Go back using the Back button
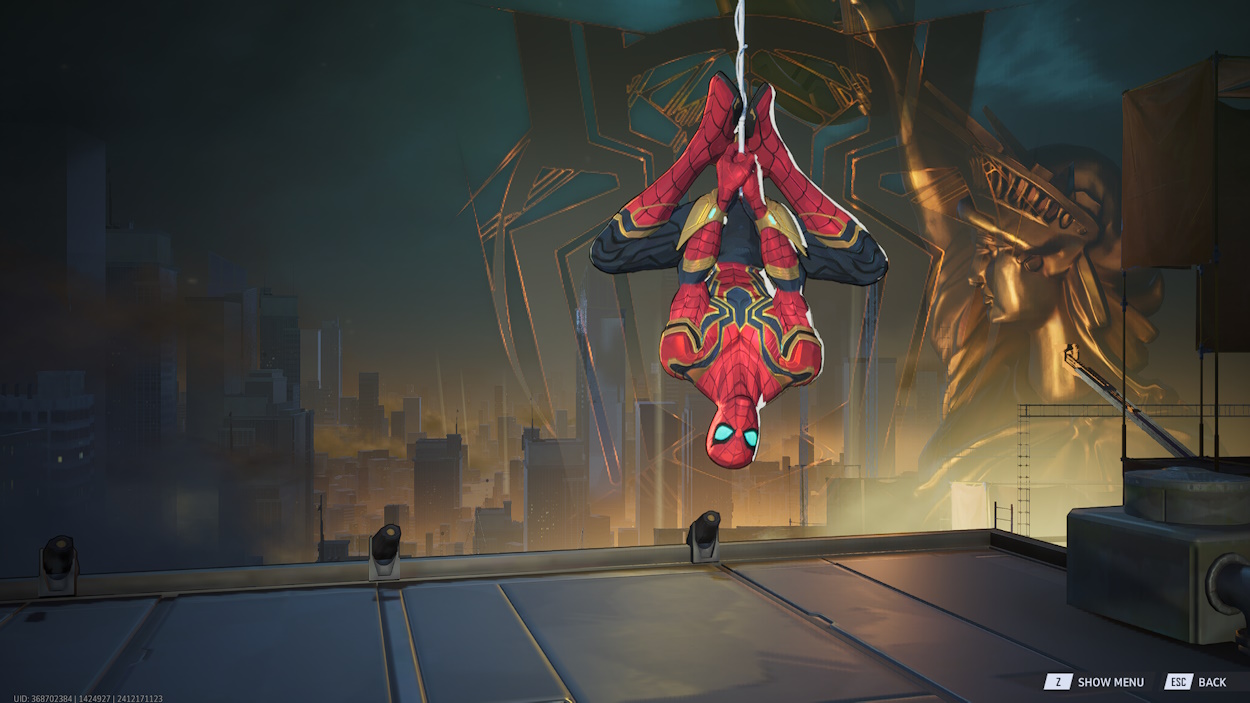Screen dimensions: 1250x703 (1196, 682)
